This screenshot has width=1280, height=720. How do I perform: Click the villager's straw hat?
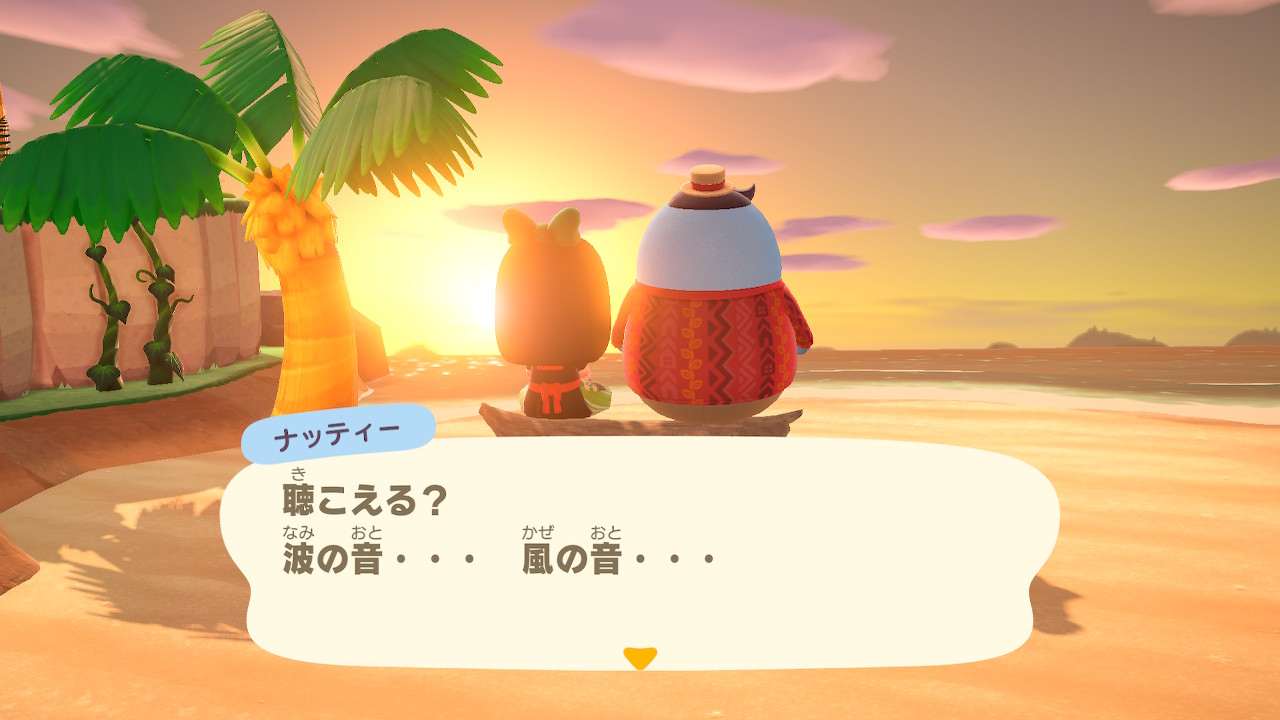(x=705, y=180)
